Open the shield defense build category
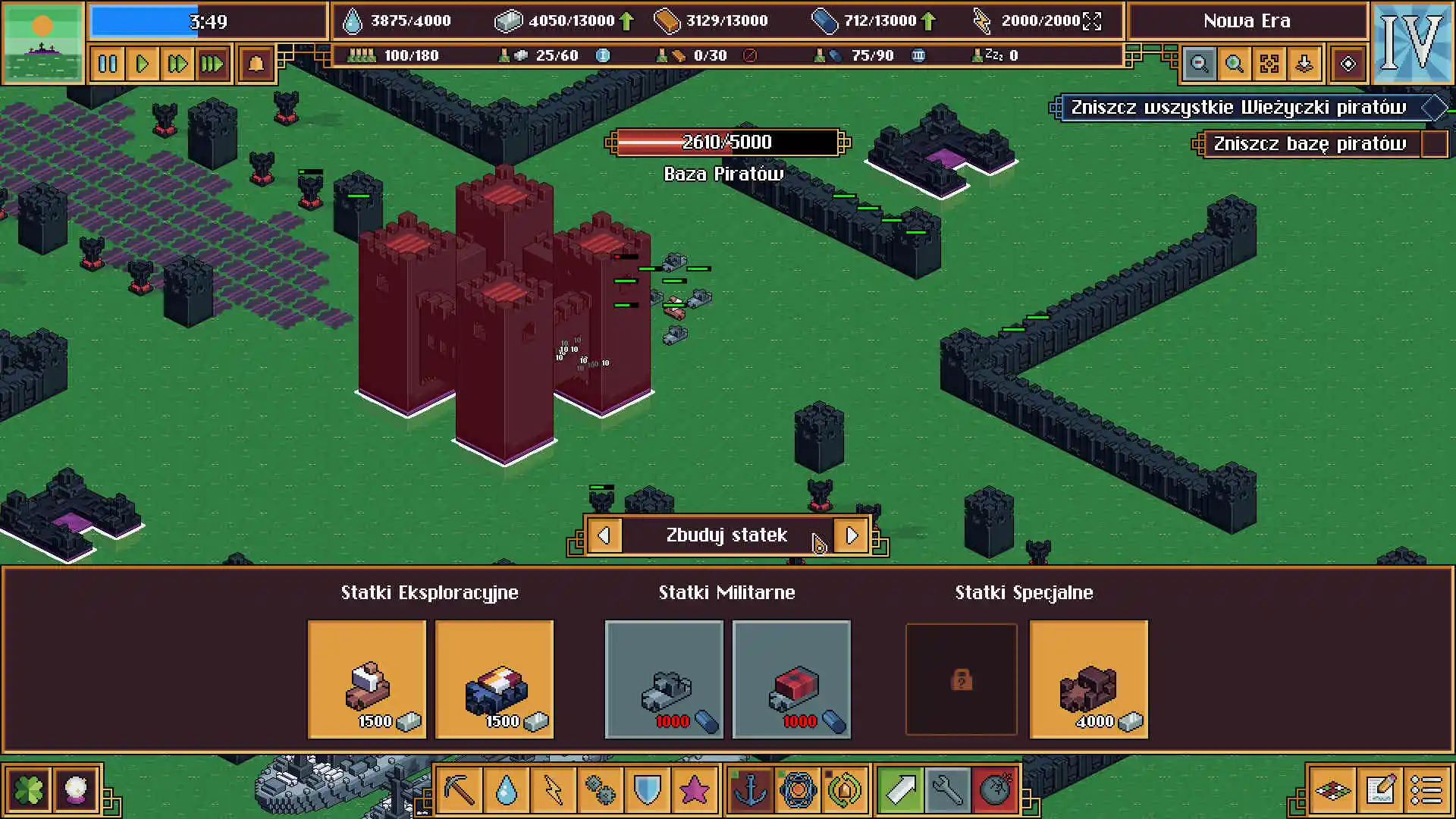 [647, 790]
